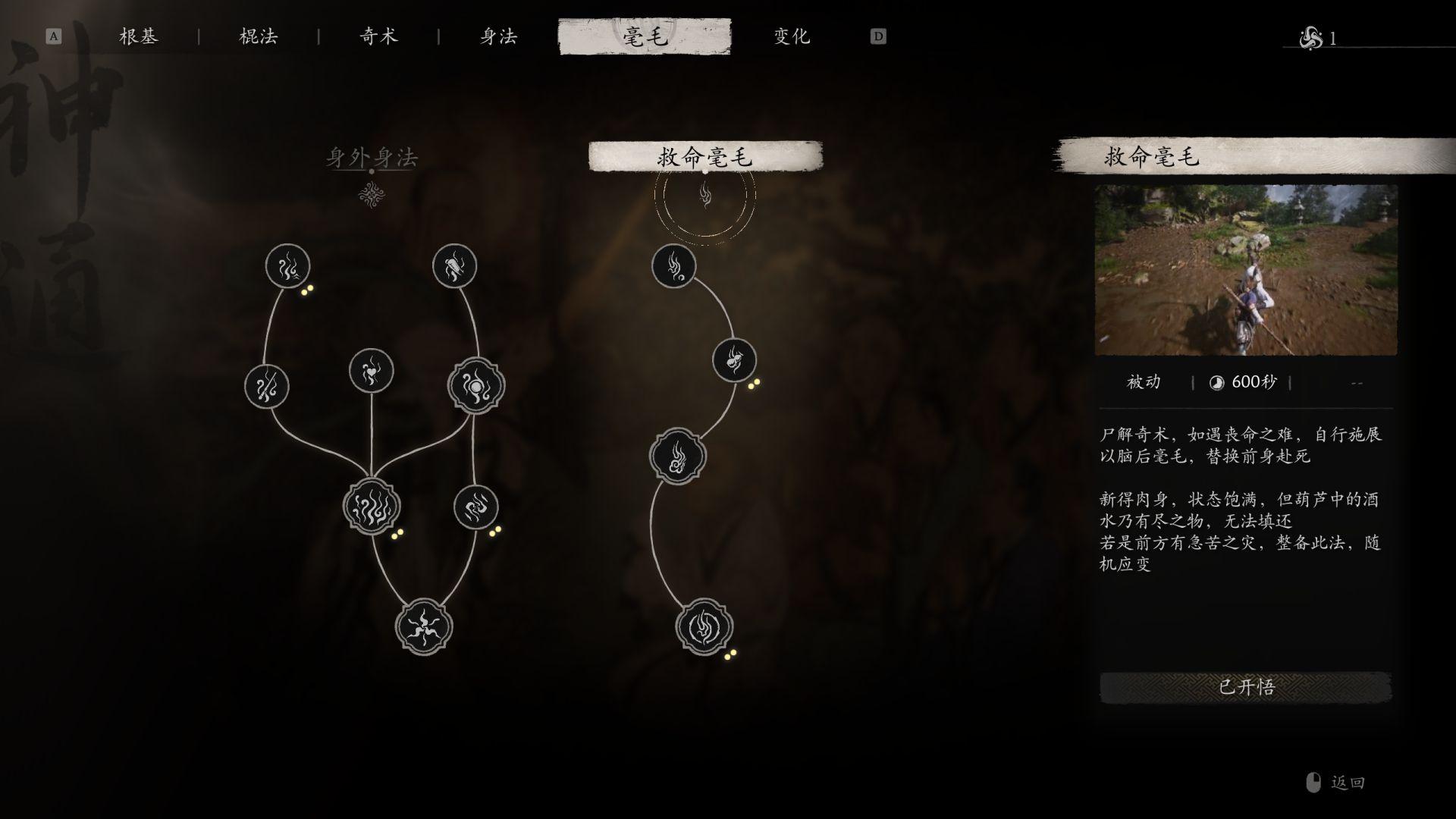Switch to the 变化 tab
This screenshot has width=1456, height=819.
click(789, 36)
